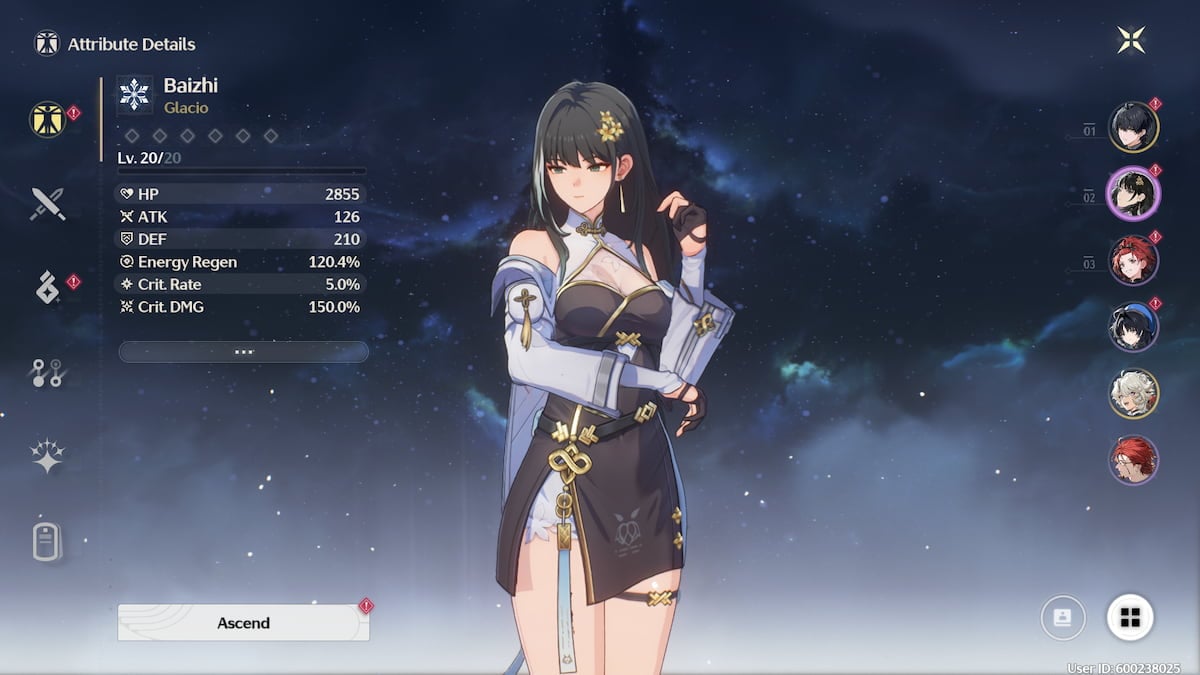Click the Ascend button

coord(243,622)
